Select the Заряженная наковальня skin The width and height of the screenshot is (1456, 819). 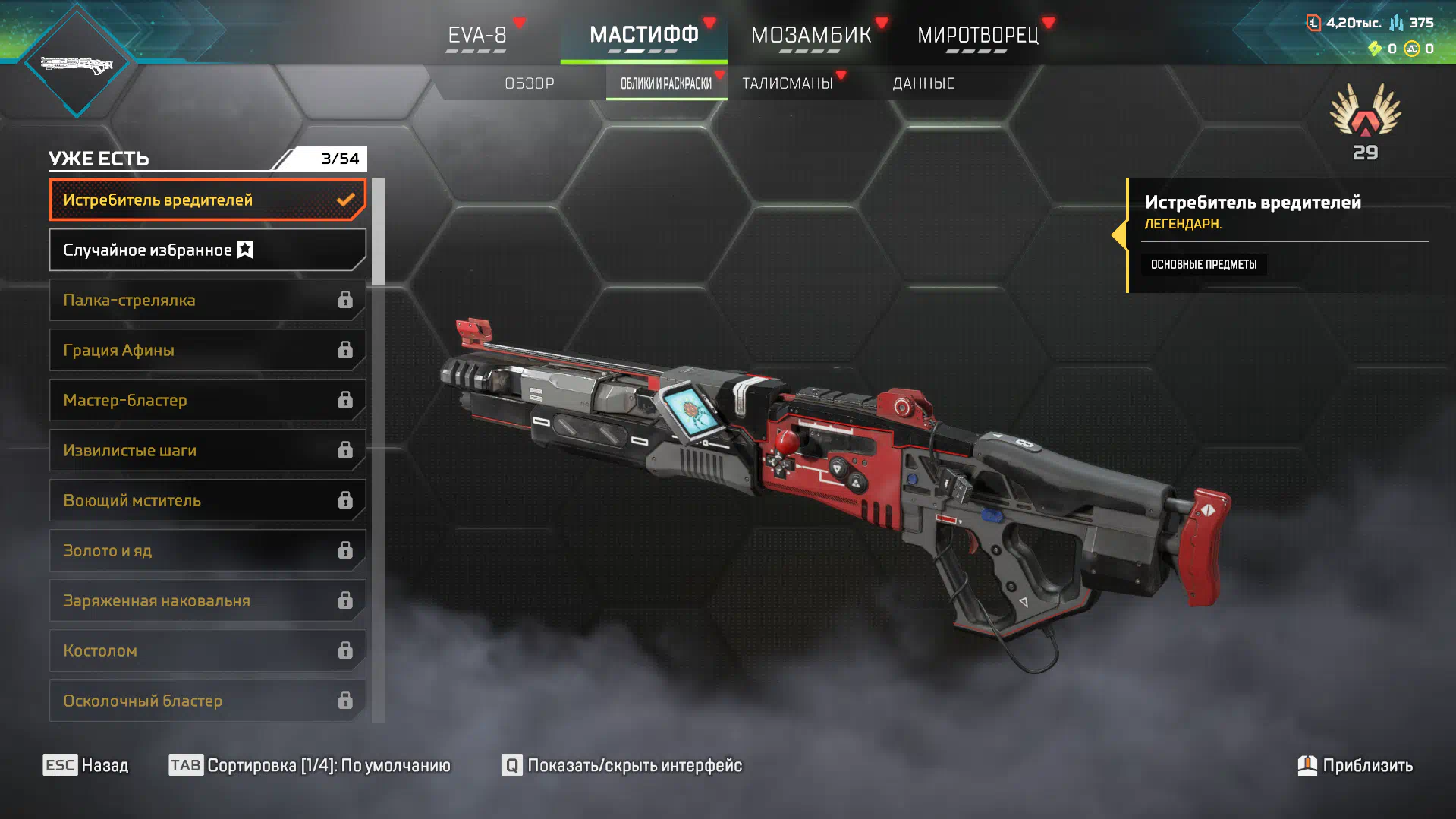[x=206, y=600]
